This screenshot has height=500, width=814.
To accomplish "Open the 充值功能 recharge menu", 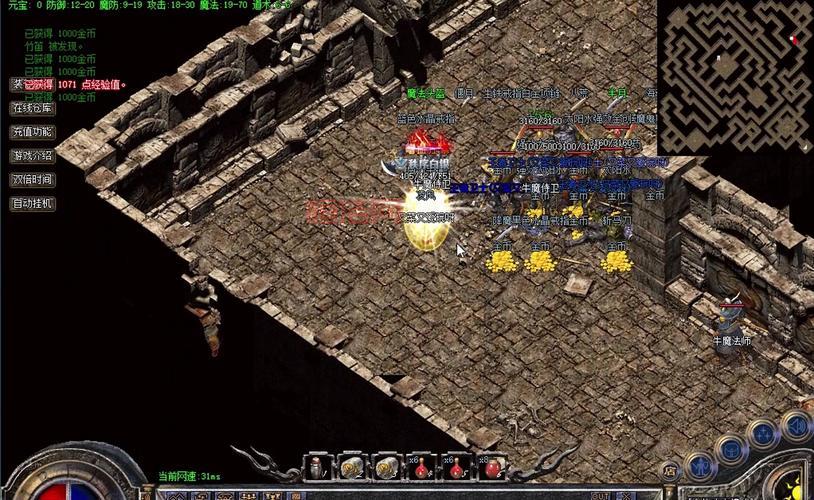I will coord(32,132).
